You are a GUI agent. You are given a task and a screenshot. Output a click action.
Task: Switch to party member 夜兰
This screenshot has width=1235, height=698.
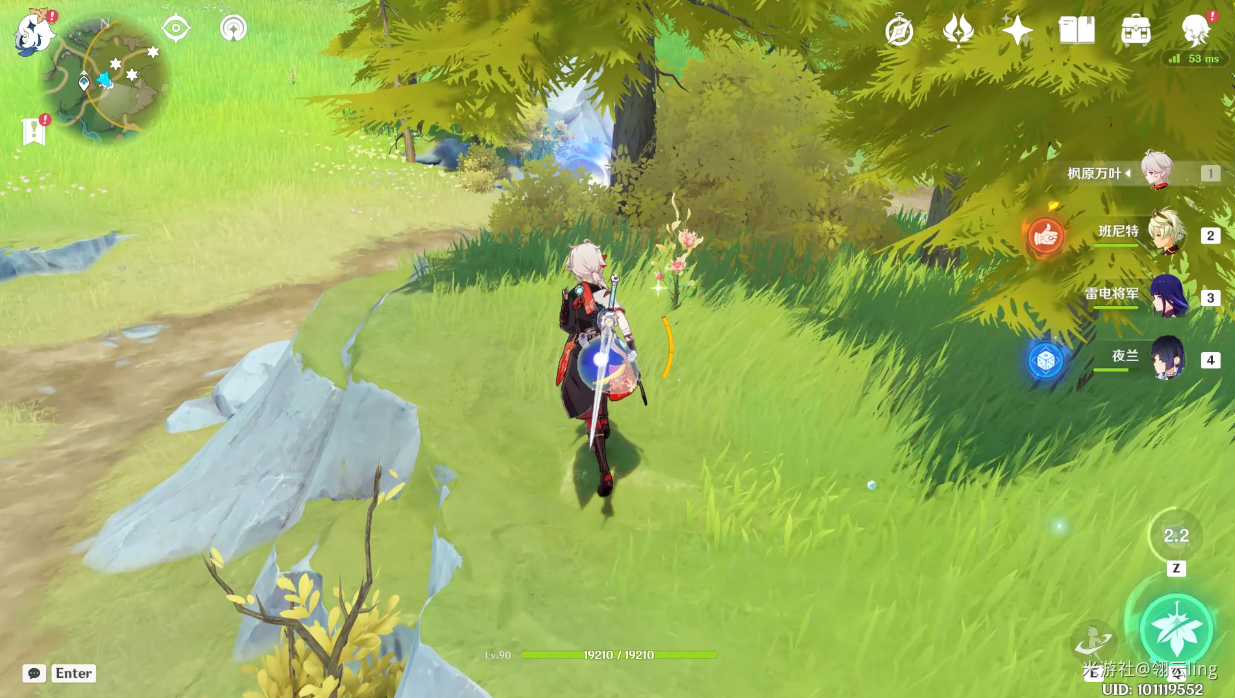tap(1165, 358)
